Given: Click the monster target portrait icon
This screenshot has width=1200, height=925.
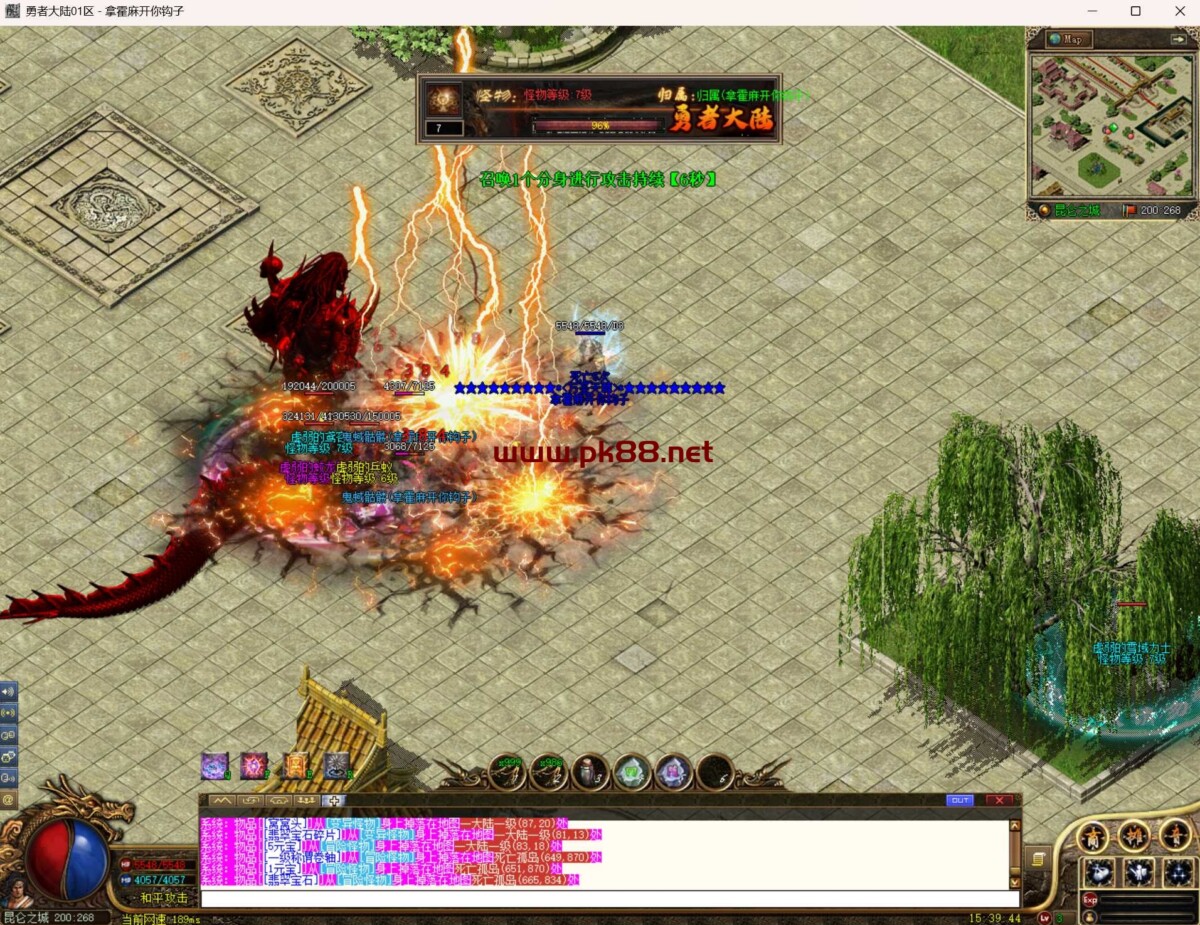Looking at the screenshot, I should pyautogui.click(x=442, y=99).
